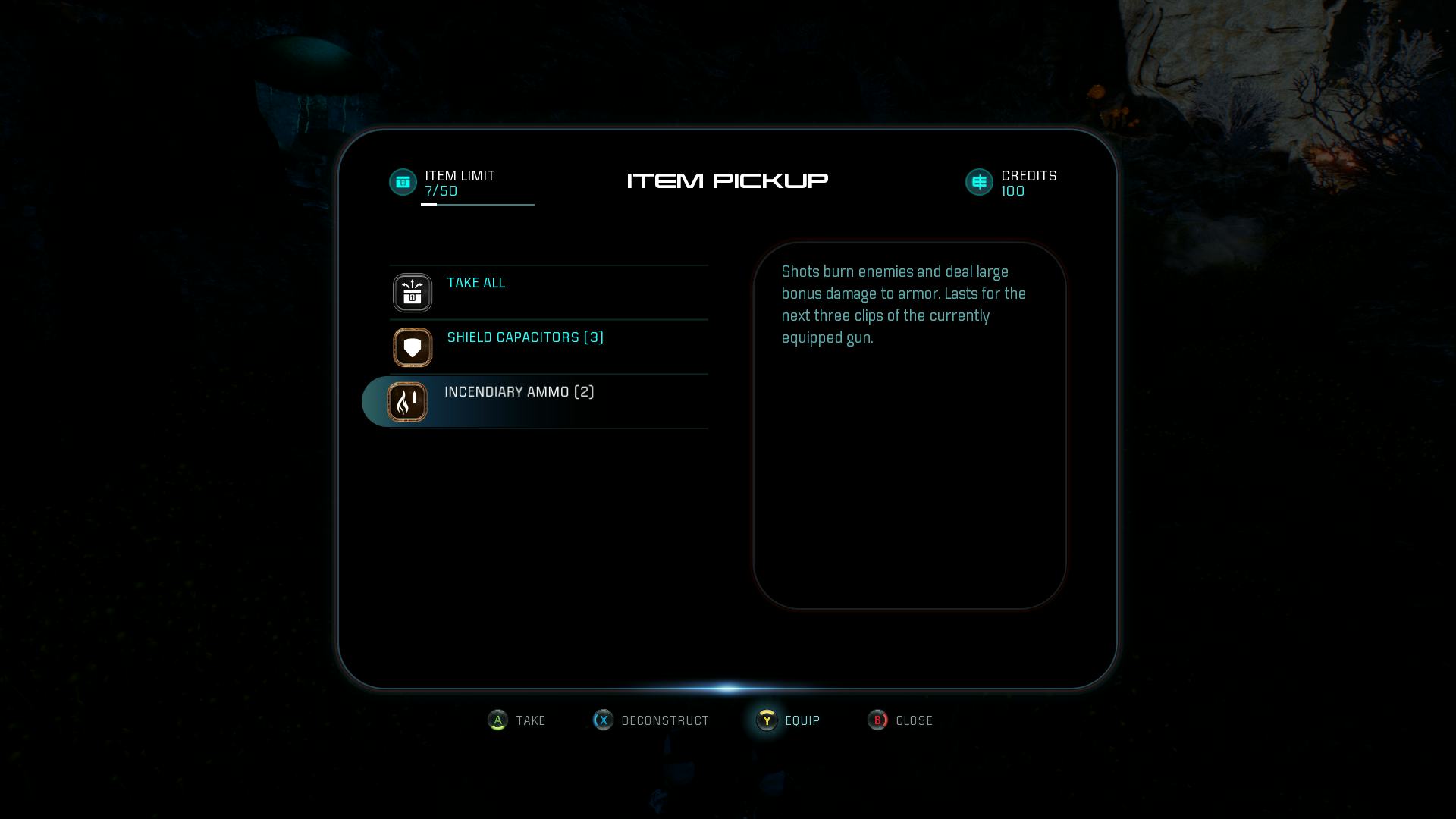The image size is (1456, 819).
Task: Choose the Take All entry
Action: 476,284
